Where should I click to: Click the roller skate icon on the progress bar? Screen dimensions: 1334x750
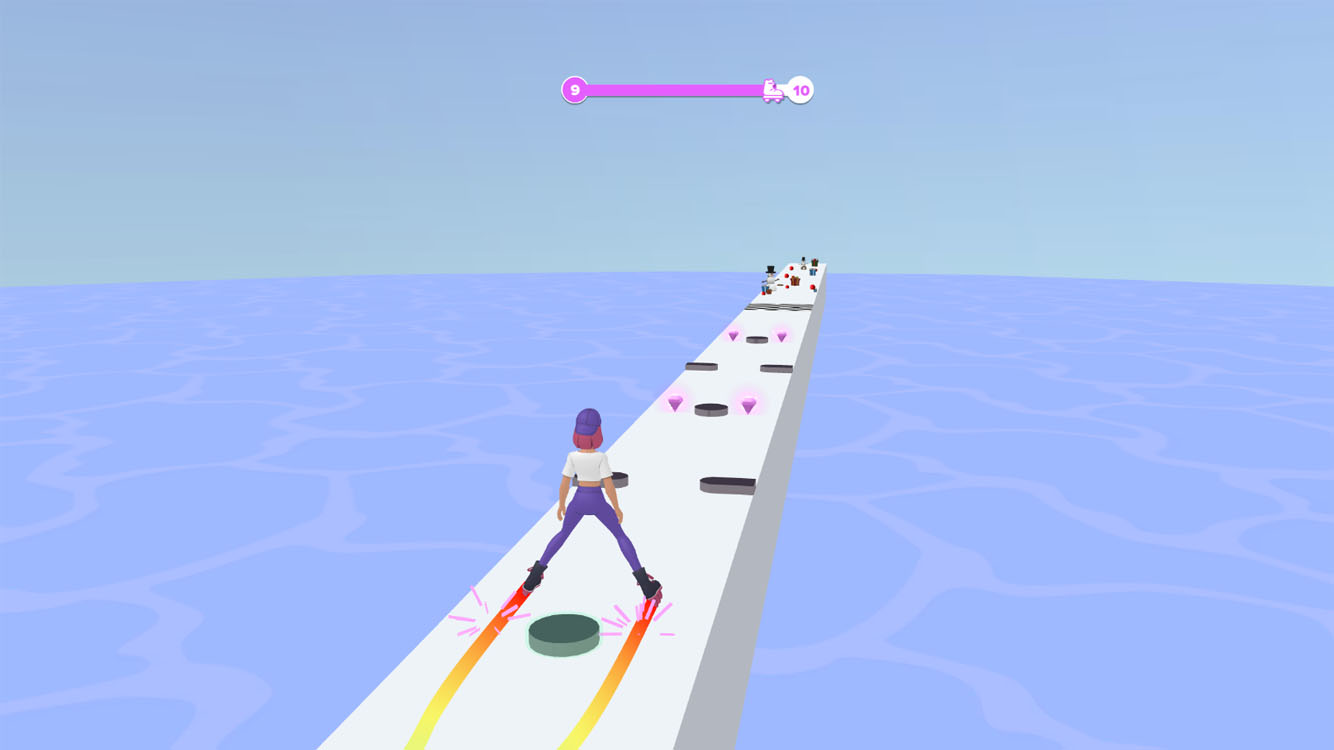[x=773, y=89]
